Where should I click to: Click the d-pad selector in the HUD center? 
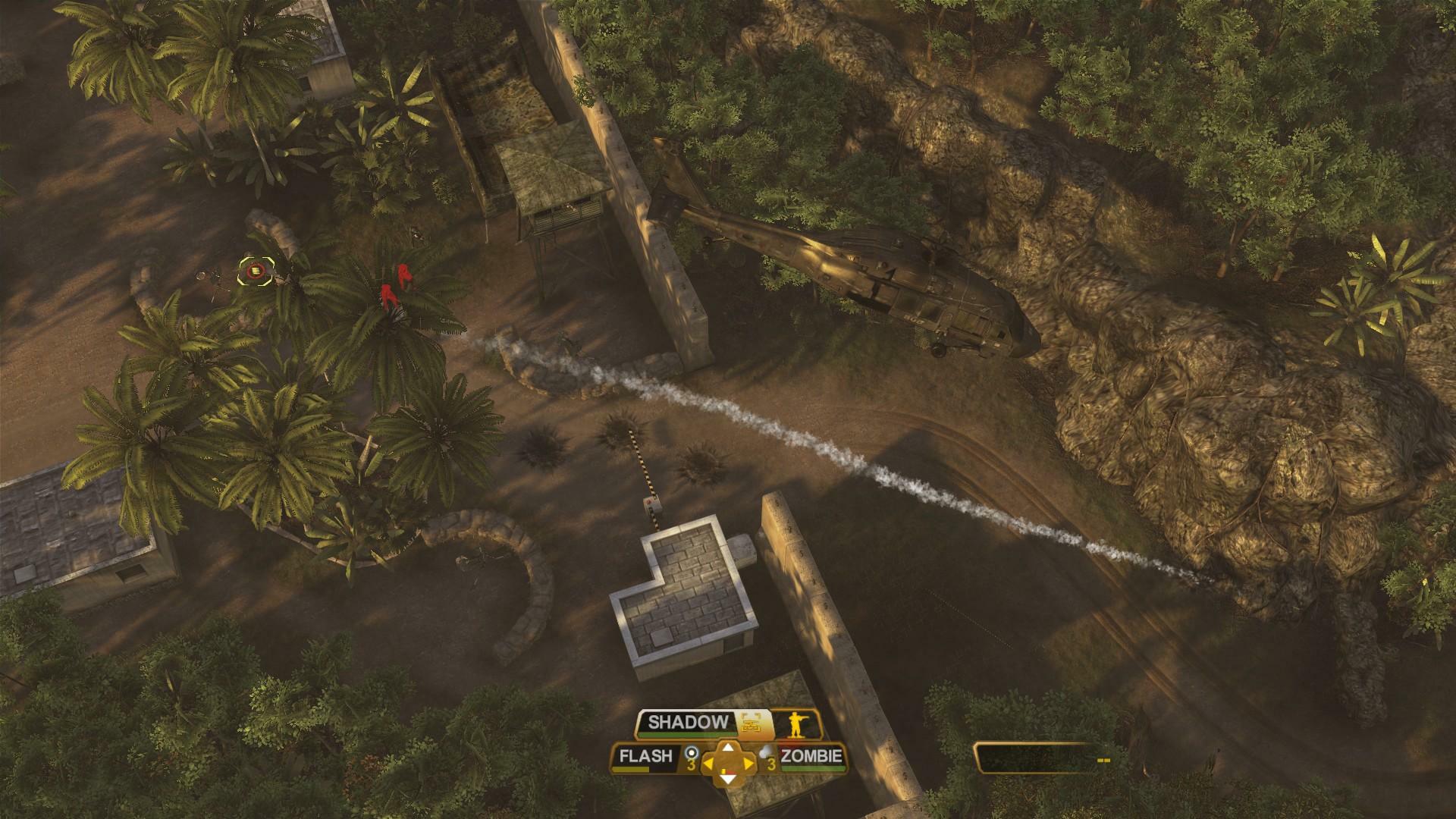730,764
